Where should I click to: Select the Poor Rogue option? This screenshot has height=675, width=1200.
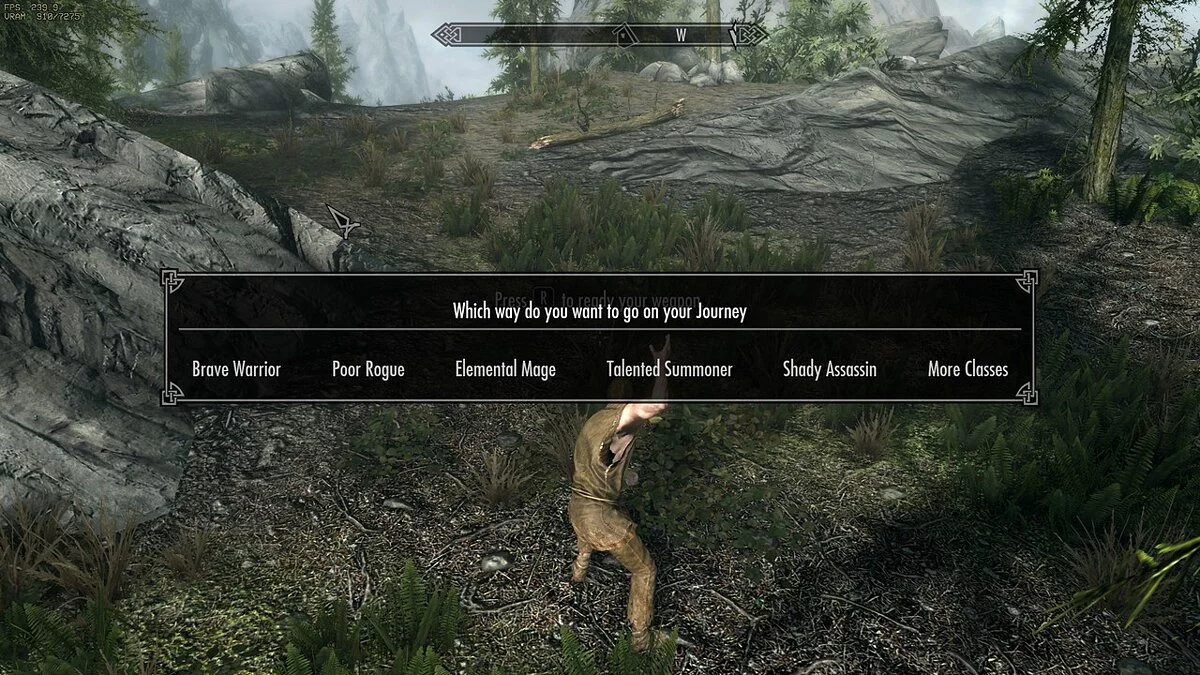click(x=368, y=369)
